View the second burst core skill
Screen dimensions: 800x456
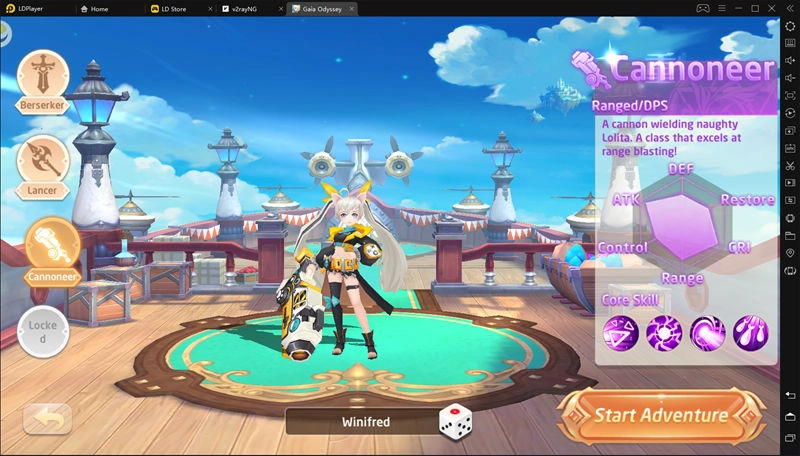tap(664, 331)
